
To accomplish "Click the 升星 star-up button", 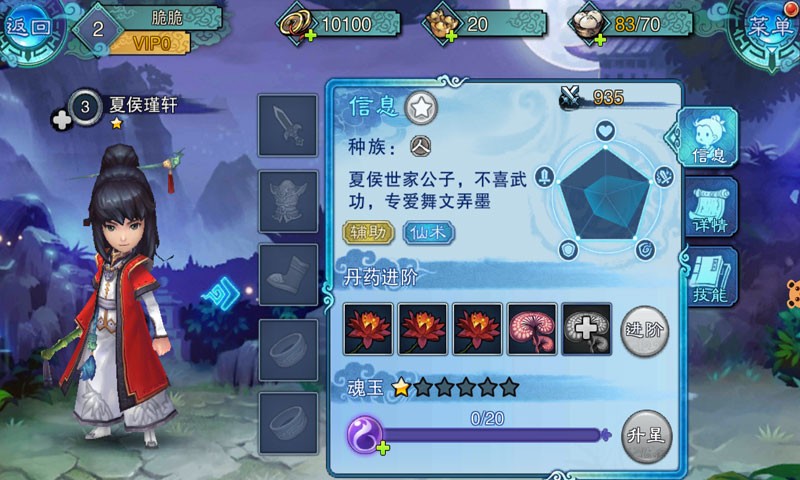I will tap(645, 437).
